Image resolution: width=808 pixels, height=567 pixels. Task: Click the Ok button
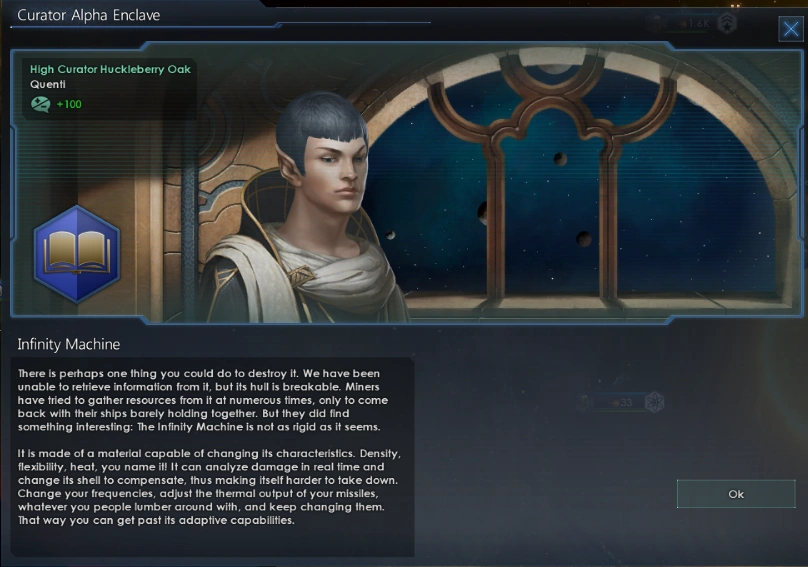735,494
